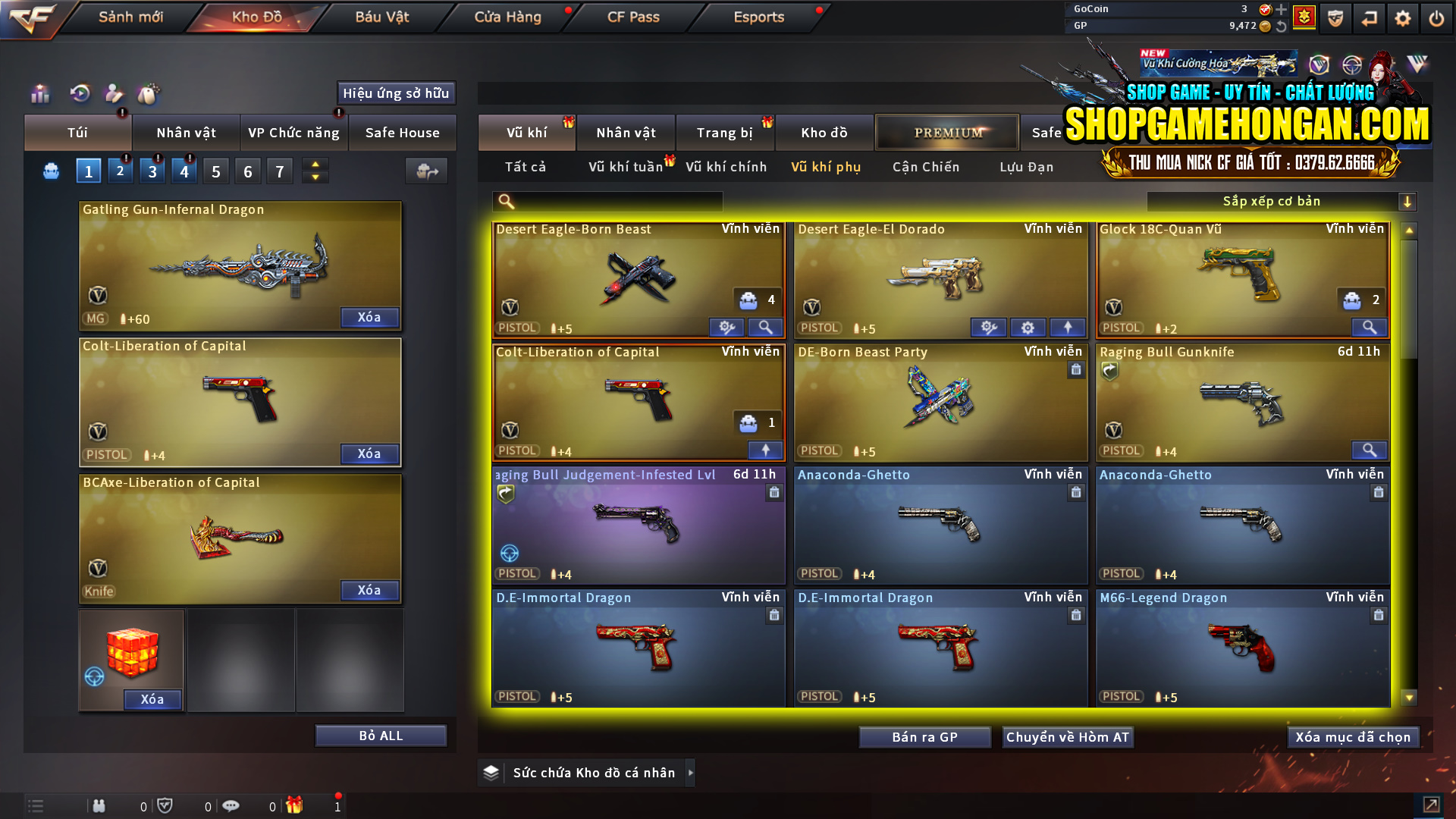Viewport: 1456px width, 819px height.
Task: Select the magnifier icon on Glock 18C-Quan Vũ
Action: point(1370,327)
